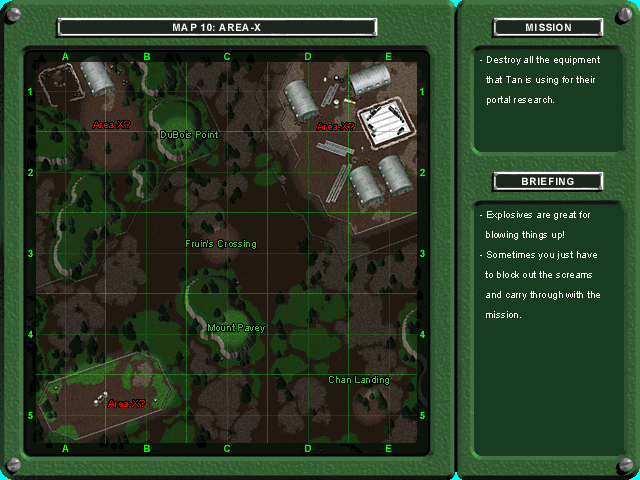The height and width of the screenshot is (480, 640).
Task: Choose the Fruin's Crossing map marker
Action: (220, 244)
